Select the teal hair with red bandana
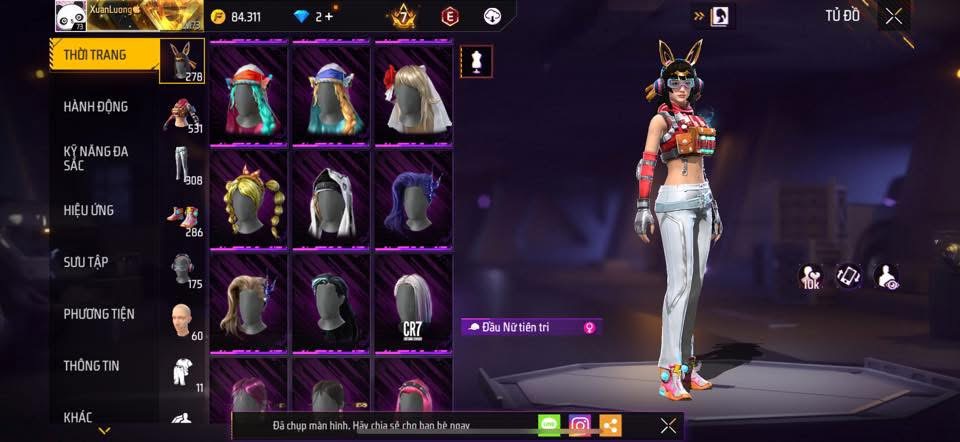 [249, 95]
